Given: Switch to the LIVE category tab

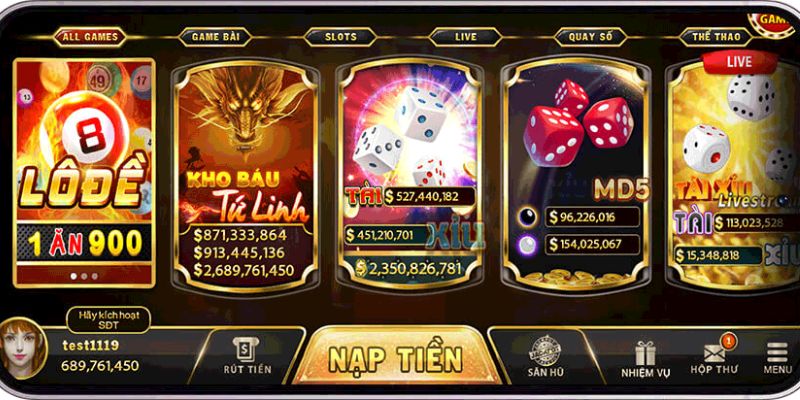Looking at the screenshot, I should (465, 37).
